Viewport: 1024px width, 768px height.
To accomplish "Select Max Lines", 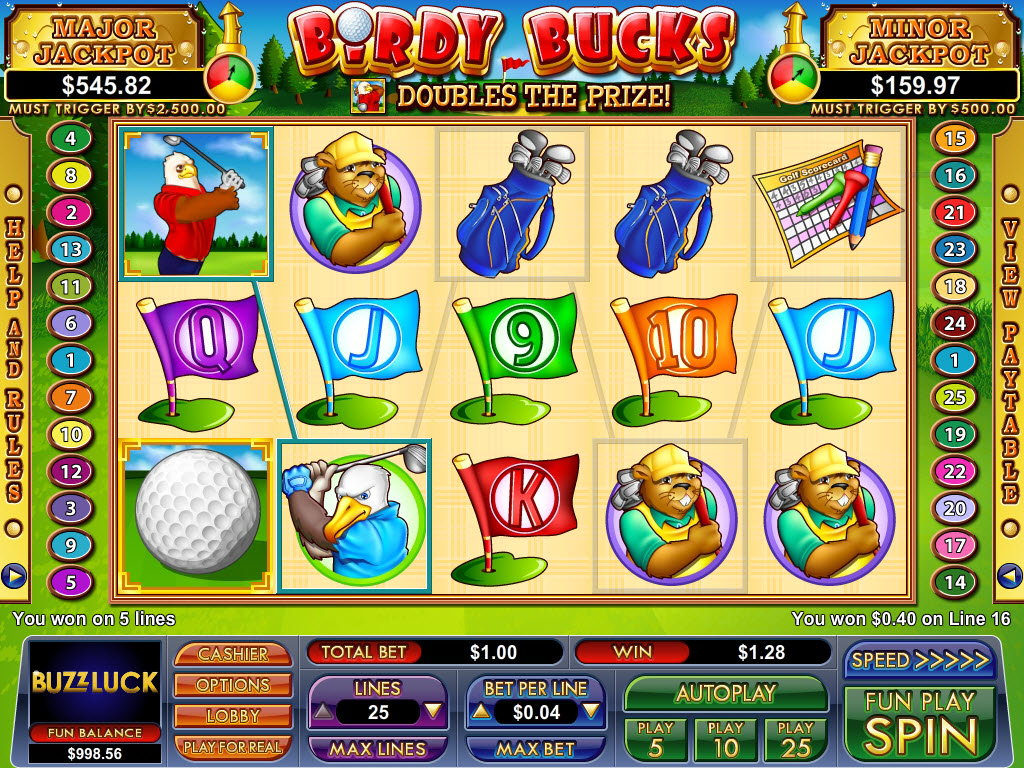I will [x=377, y=748].
